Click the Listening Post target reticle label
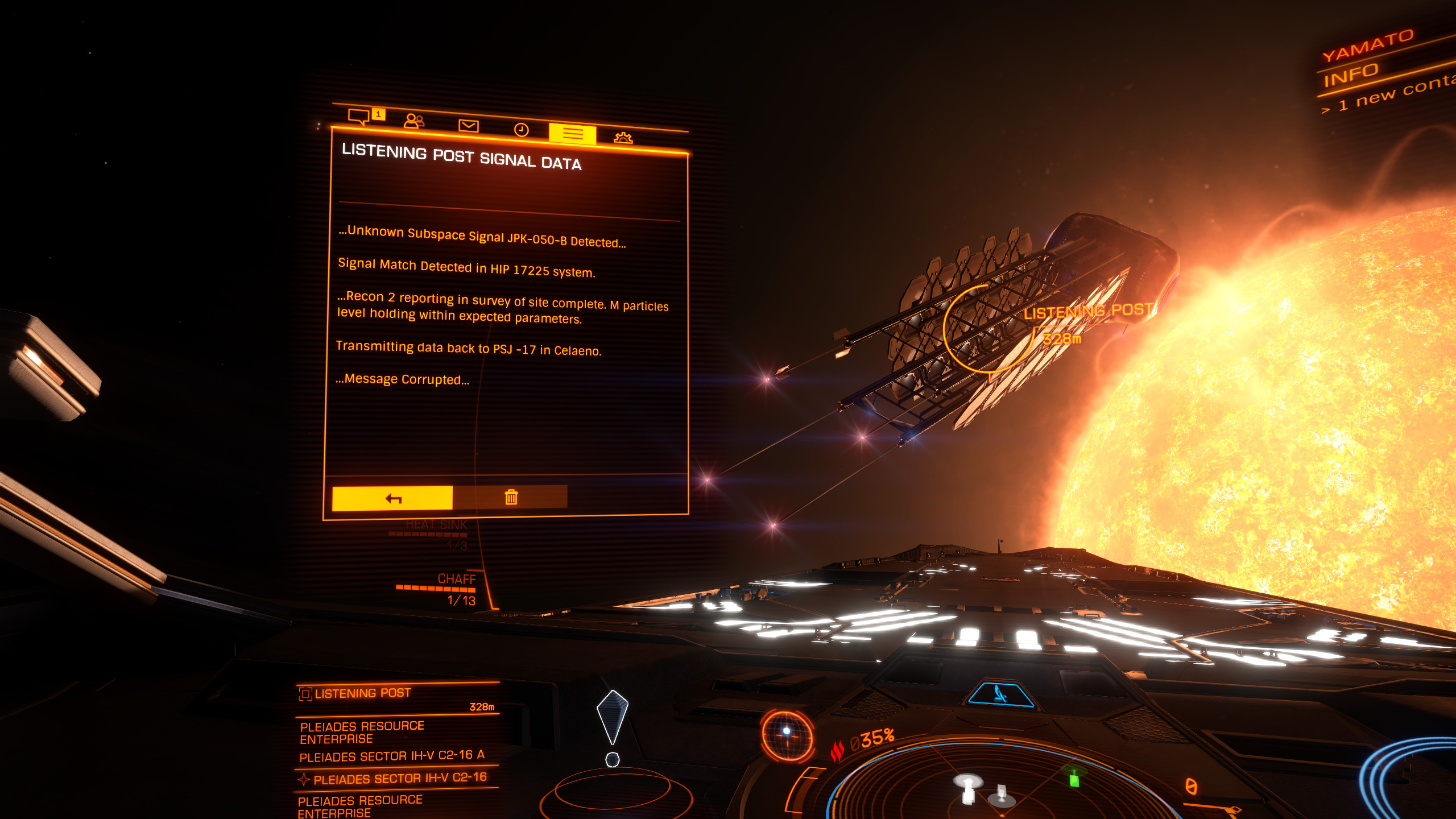Screen dimensions: 1456x819 click(x=1087, y=311)
